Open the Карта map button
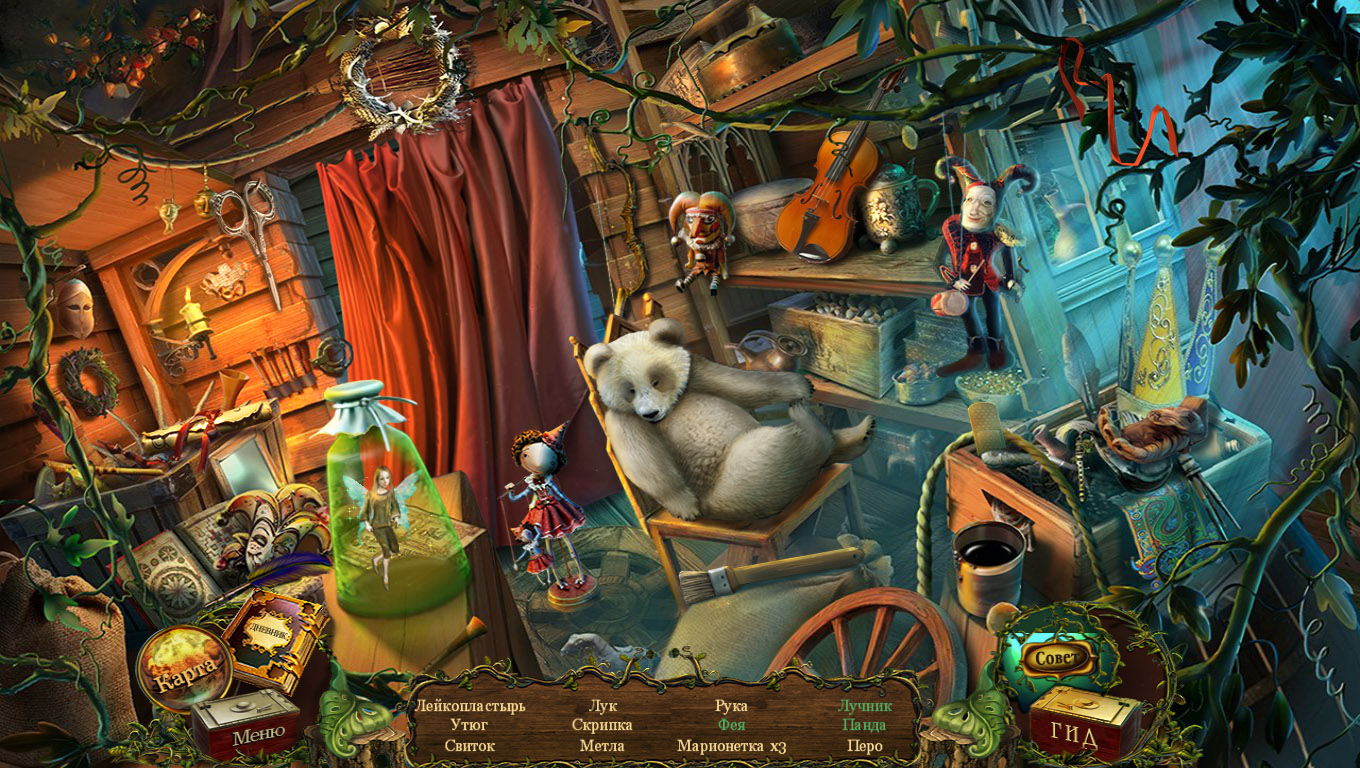The image size is (1360, 768). tap(183, 666)
